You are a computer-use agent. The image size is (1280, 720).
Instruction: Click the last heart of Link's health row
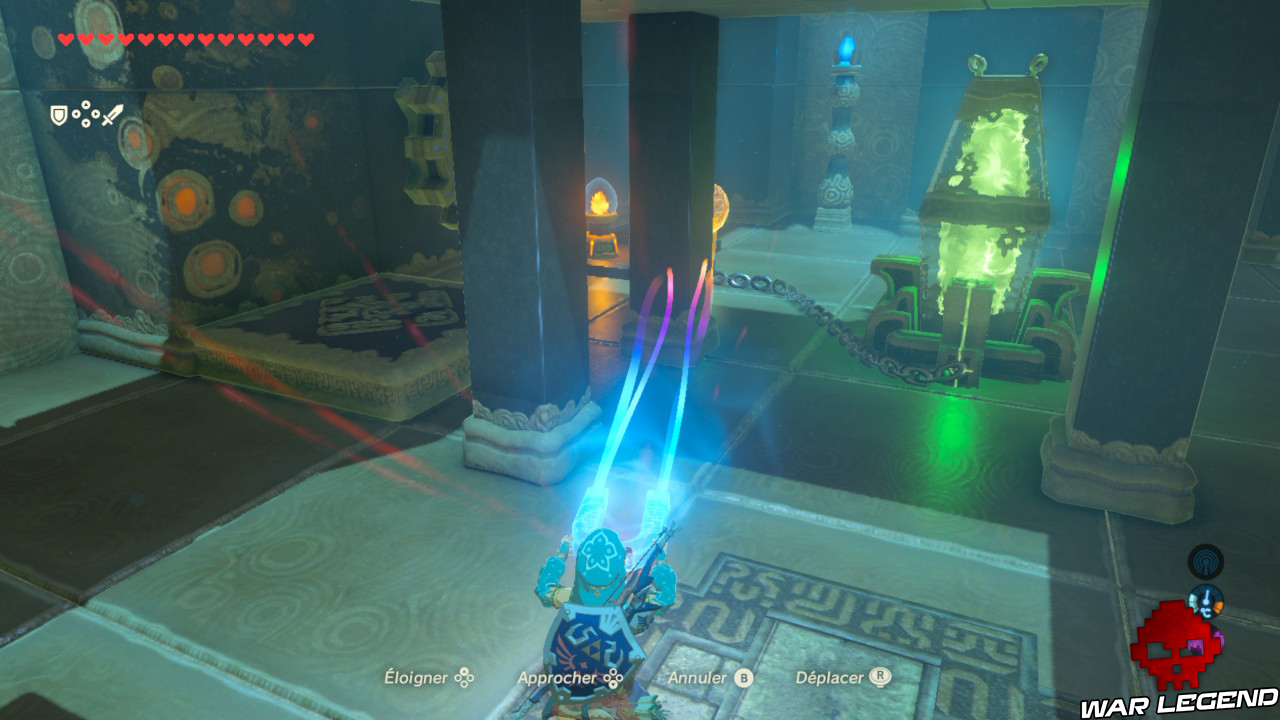(x=303, y=40)
